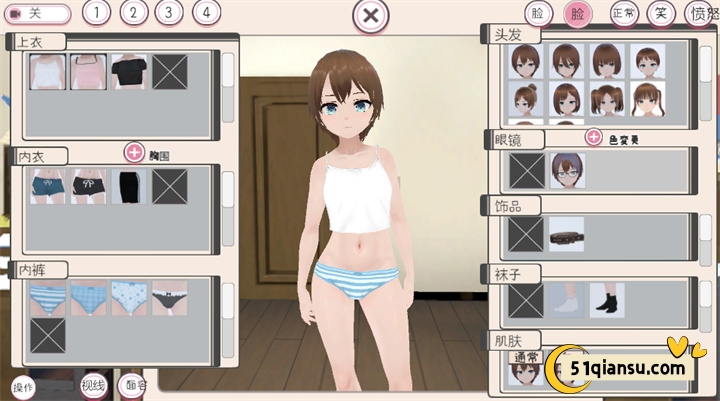Close the outfit menu with the X button
720x401 pixels.
pyautogui.click(x=370, y=16)
